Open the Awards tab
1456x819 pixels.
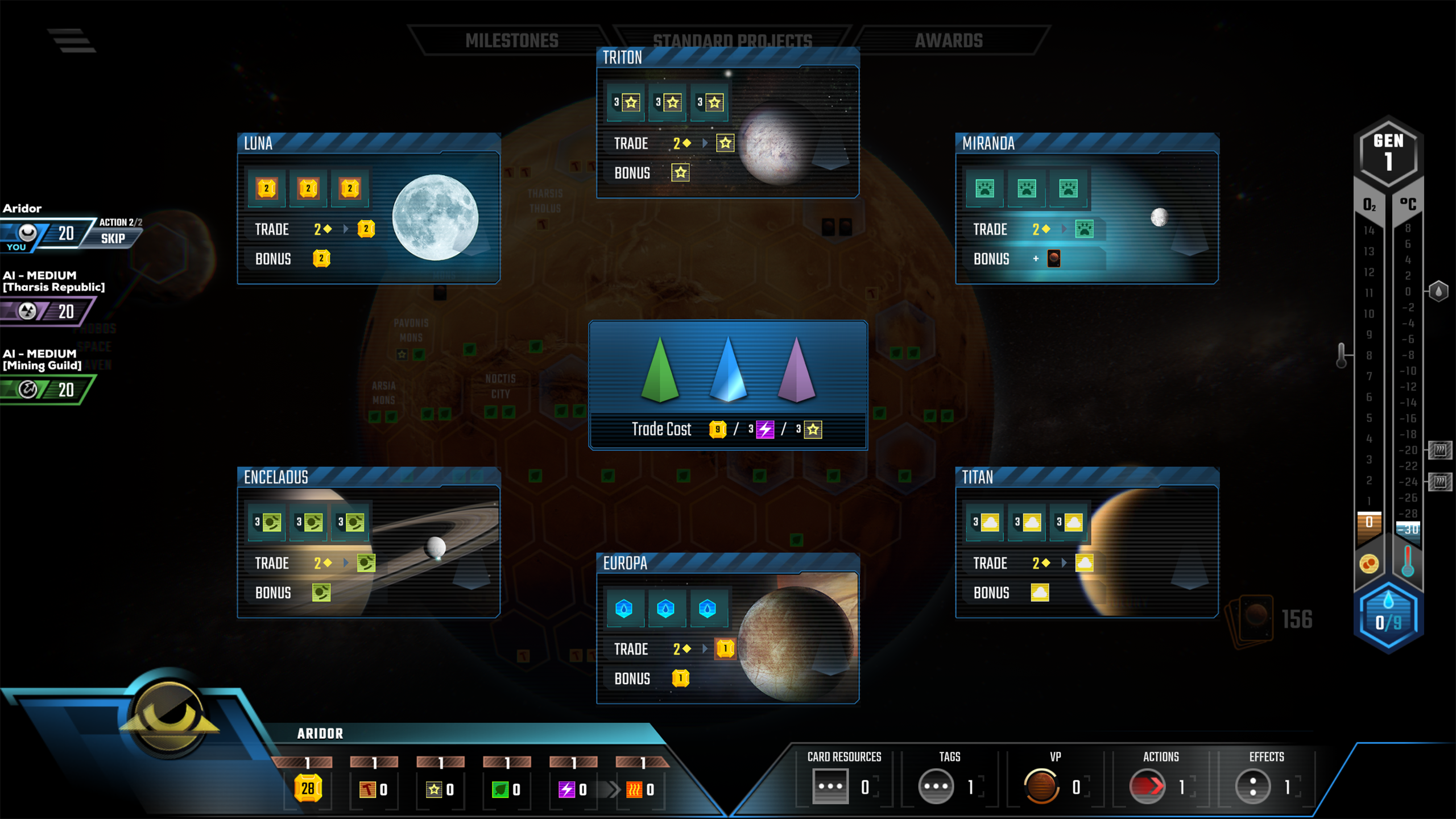948,40
